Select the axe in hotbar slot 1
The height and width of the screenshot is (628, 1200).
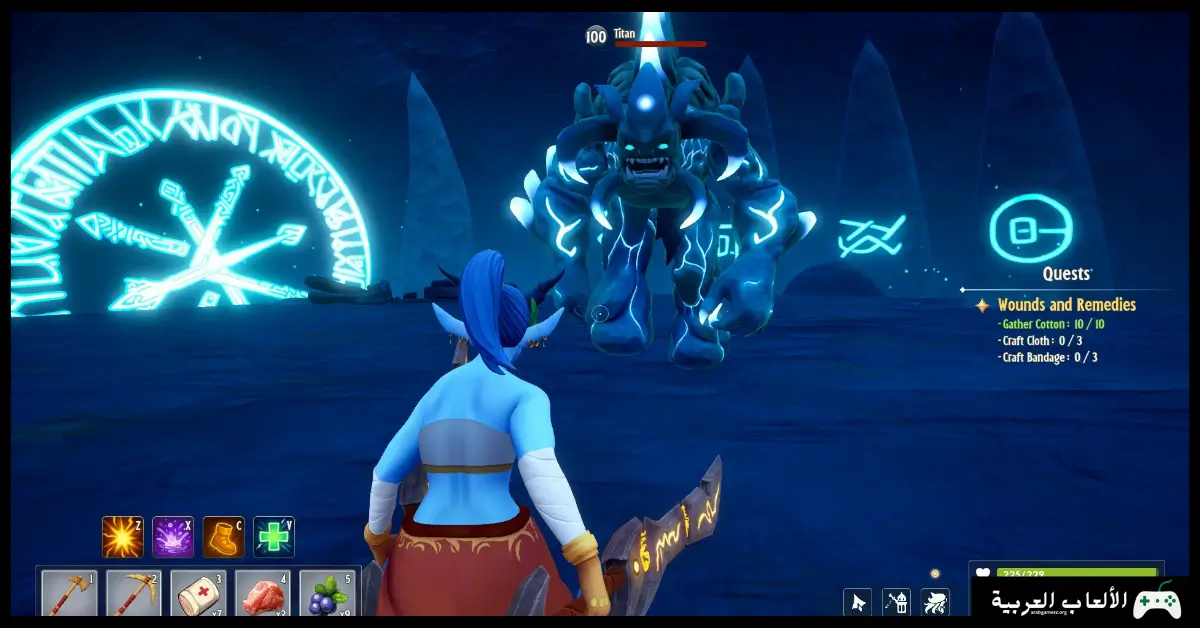tap(69, 596)
